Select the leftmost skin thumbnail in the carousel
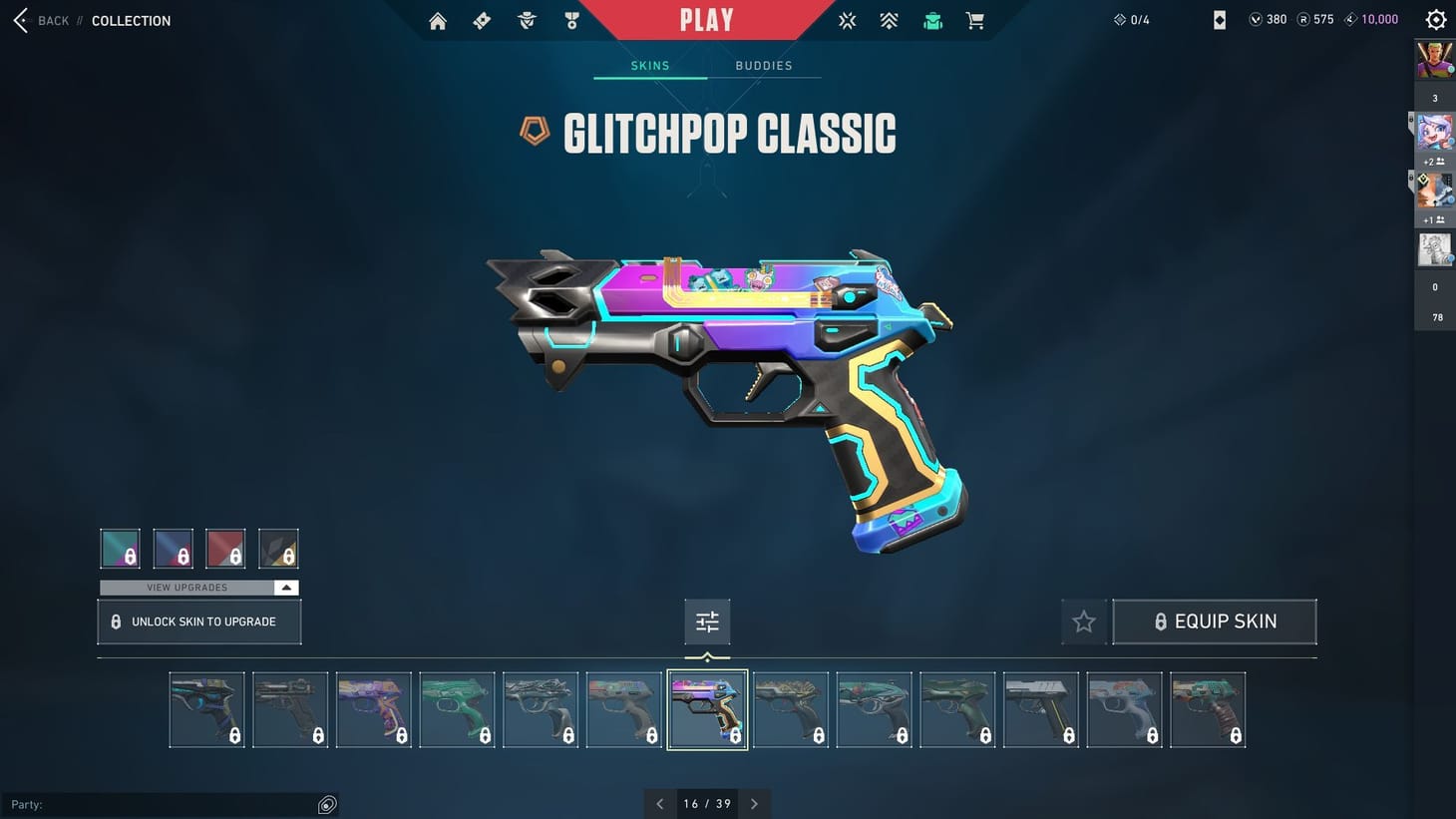 [x=206, y=709]
